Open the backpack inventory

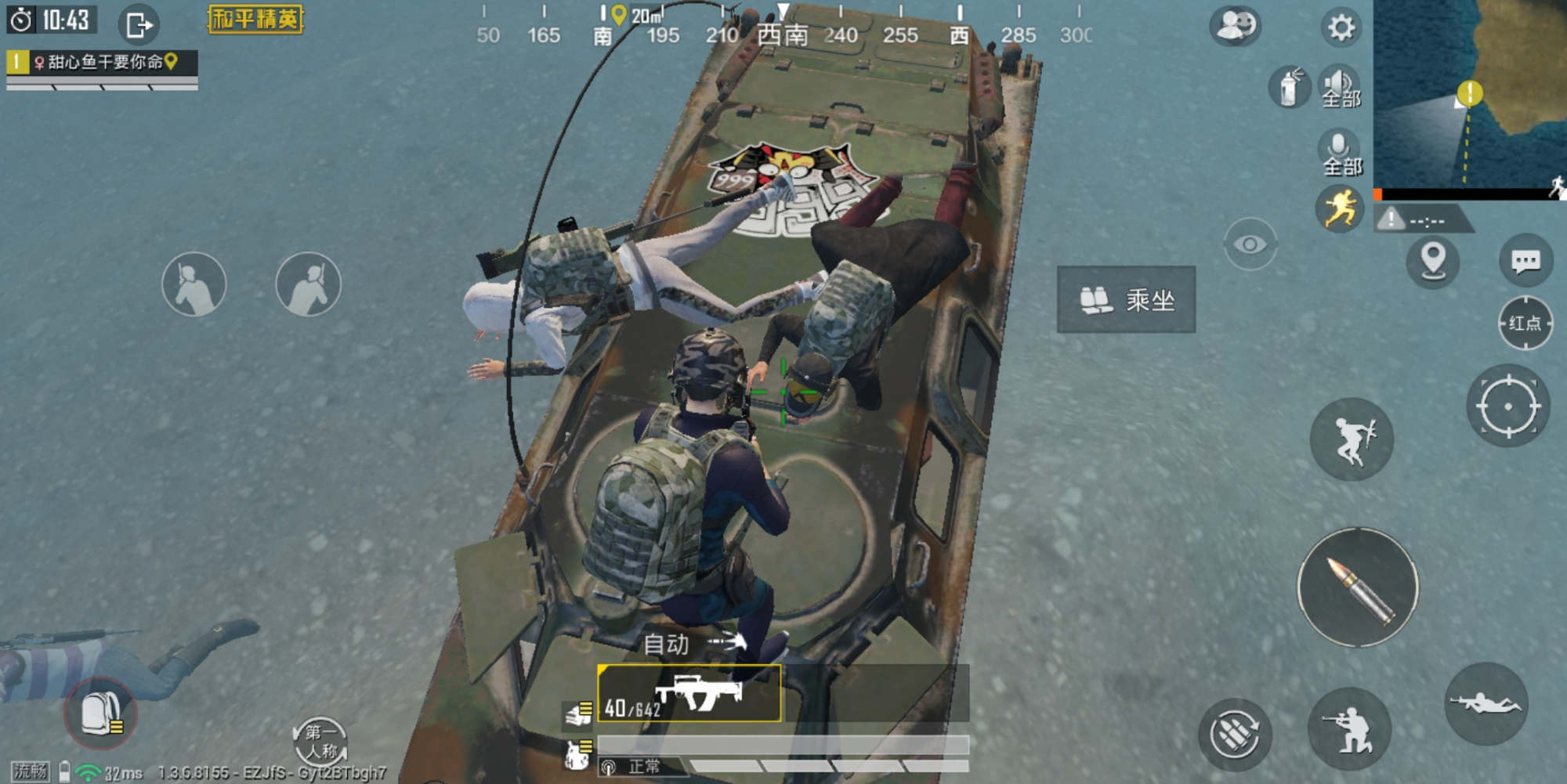tap(100, 714)
